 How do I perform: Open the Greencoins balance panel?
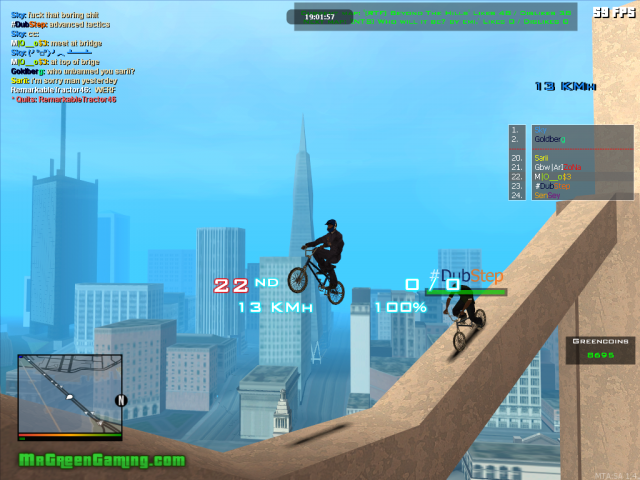pyautogui.click(x=599, y=347)
